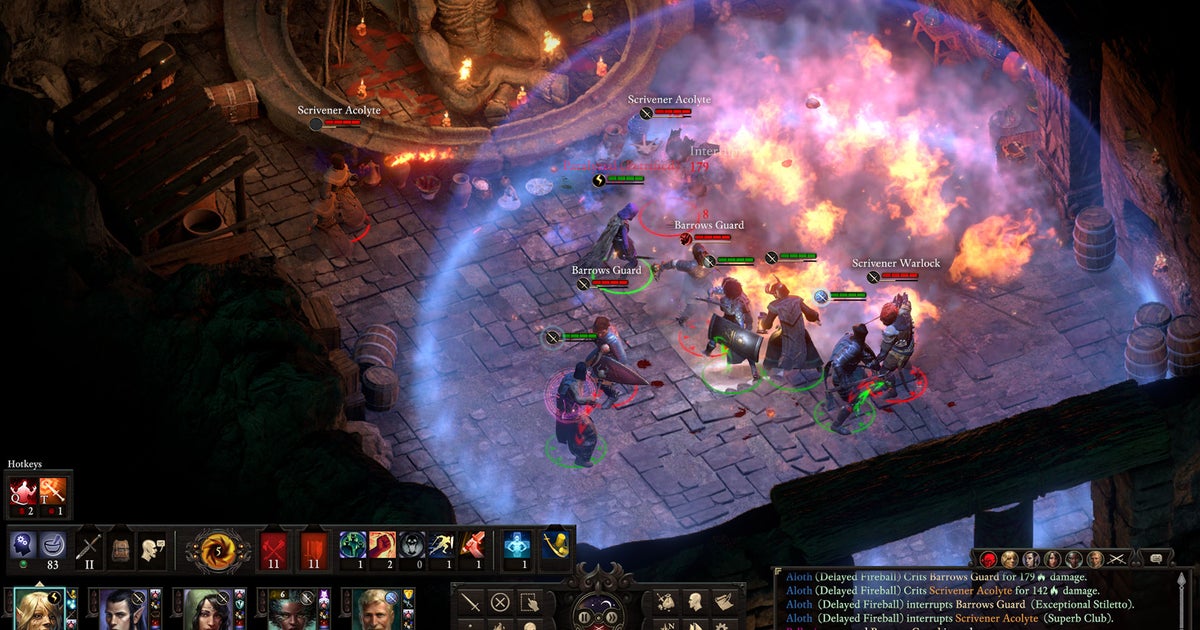Select the blonde elf party portrait
This screenshot has width=1200, height=630.
(x=38, y=609)
